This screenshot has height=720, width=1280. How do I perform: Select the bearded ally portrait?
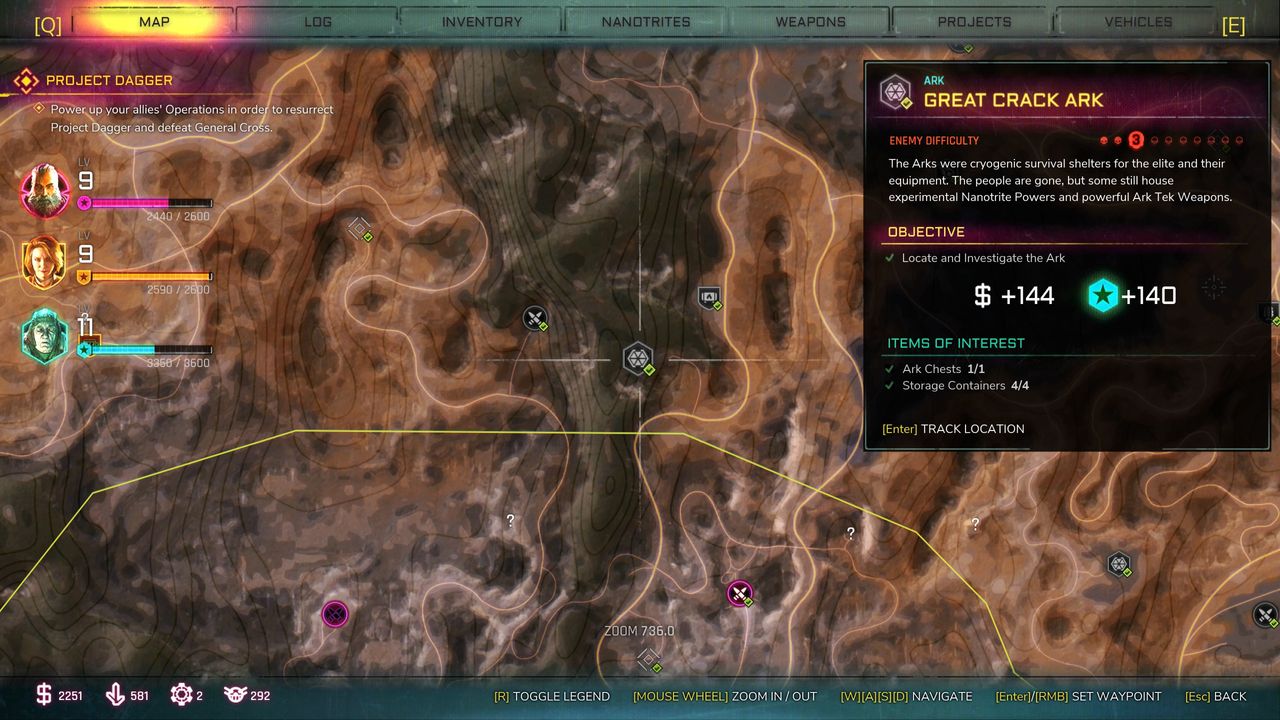[45, 190]
